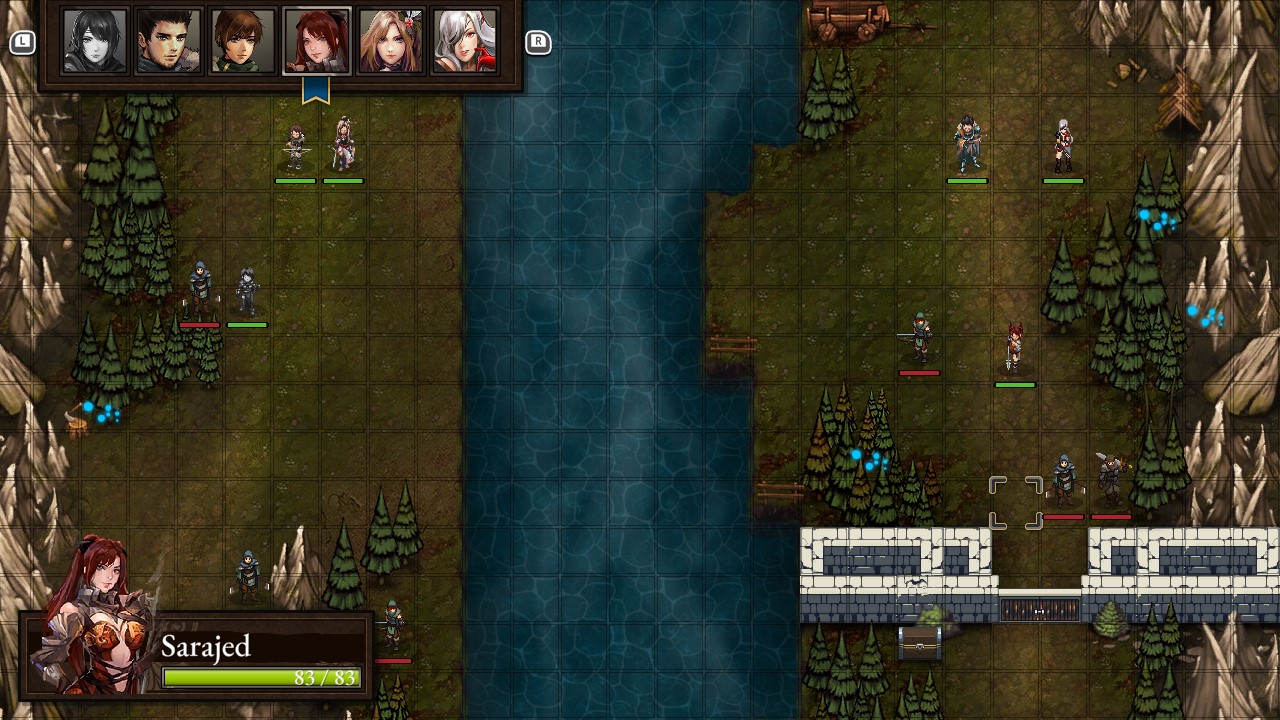Select the red-haired Sarajed portrait in the roster
Viewport: 1280px width, 720px height.
click(316, 40)
